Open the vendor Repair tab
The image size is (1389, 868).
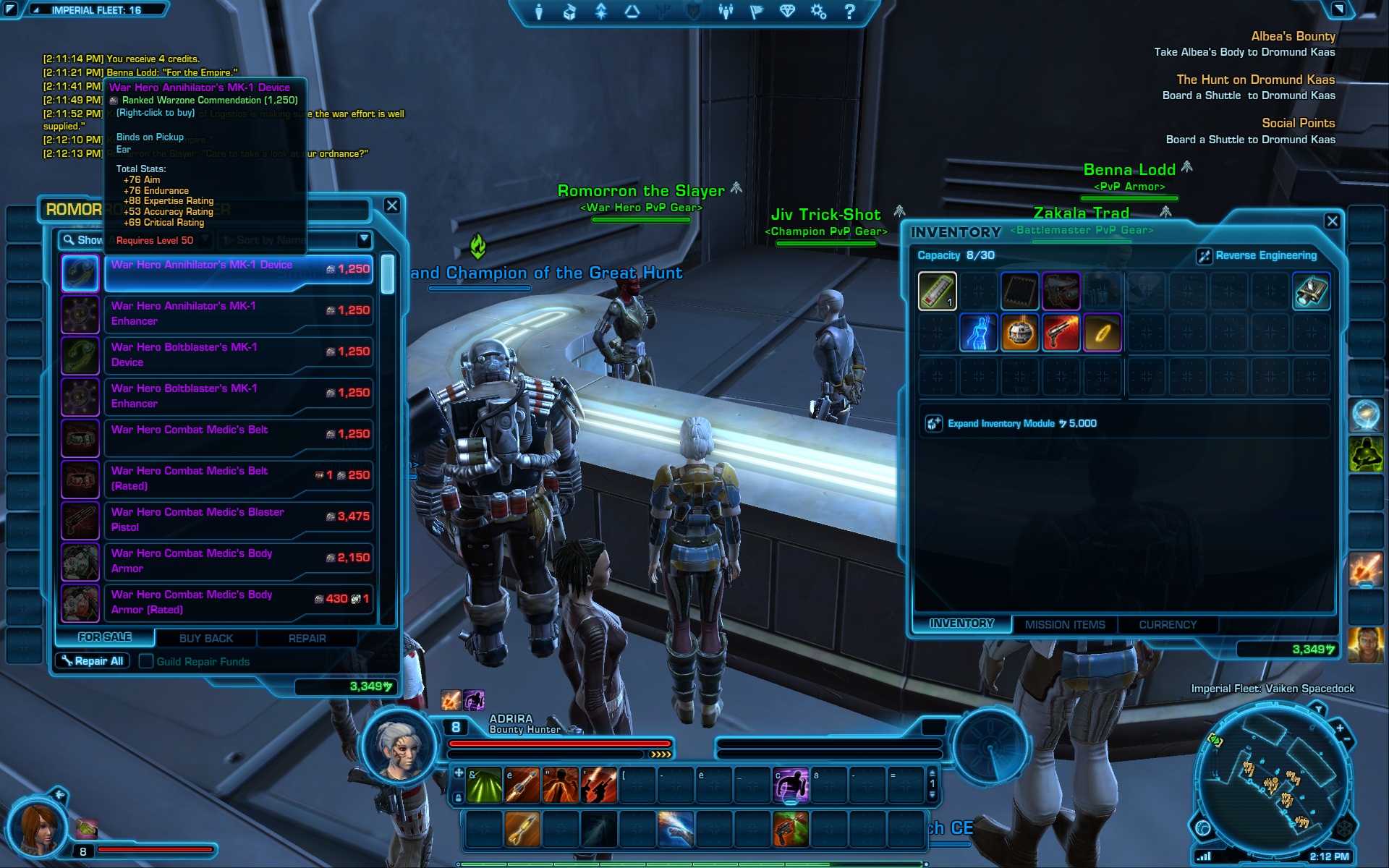307,638
